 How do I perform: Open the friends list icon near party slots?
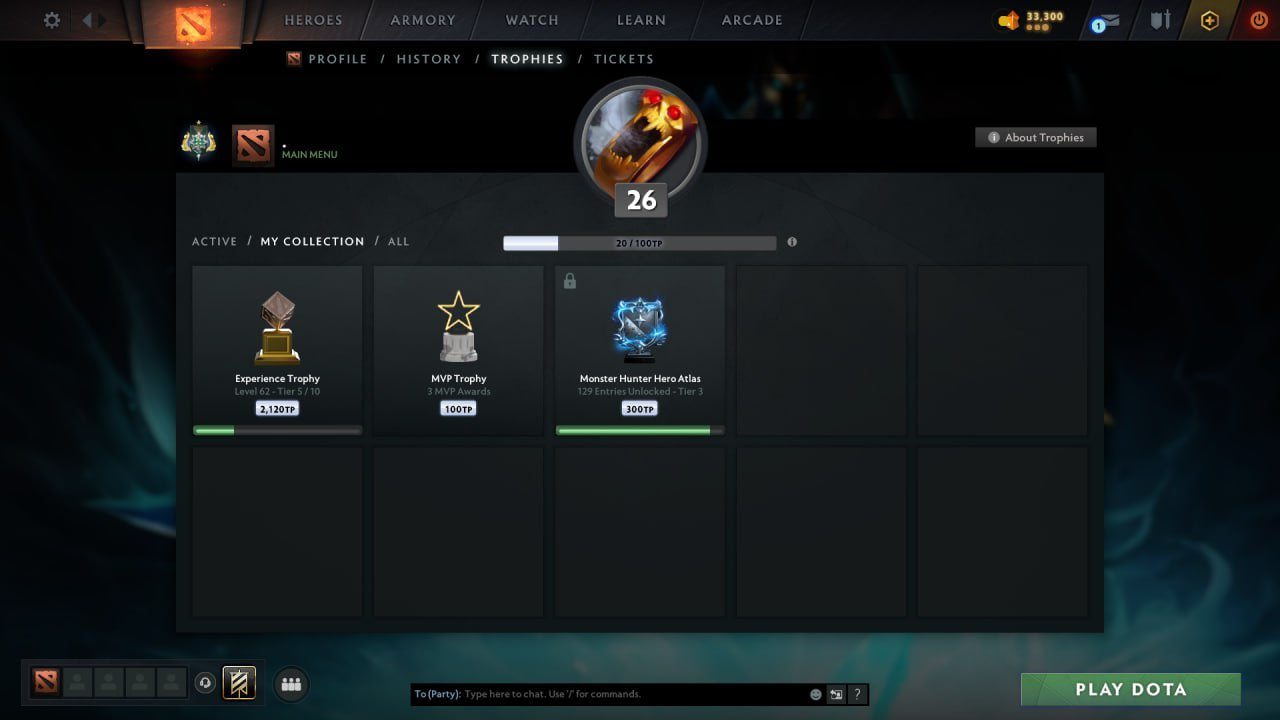click(x=290, y=684)
